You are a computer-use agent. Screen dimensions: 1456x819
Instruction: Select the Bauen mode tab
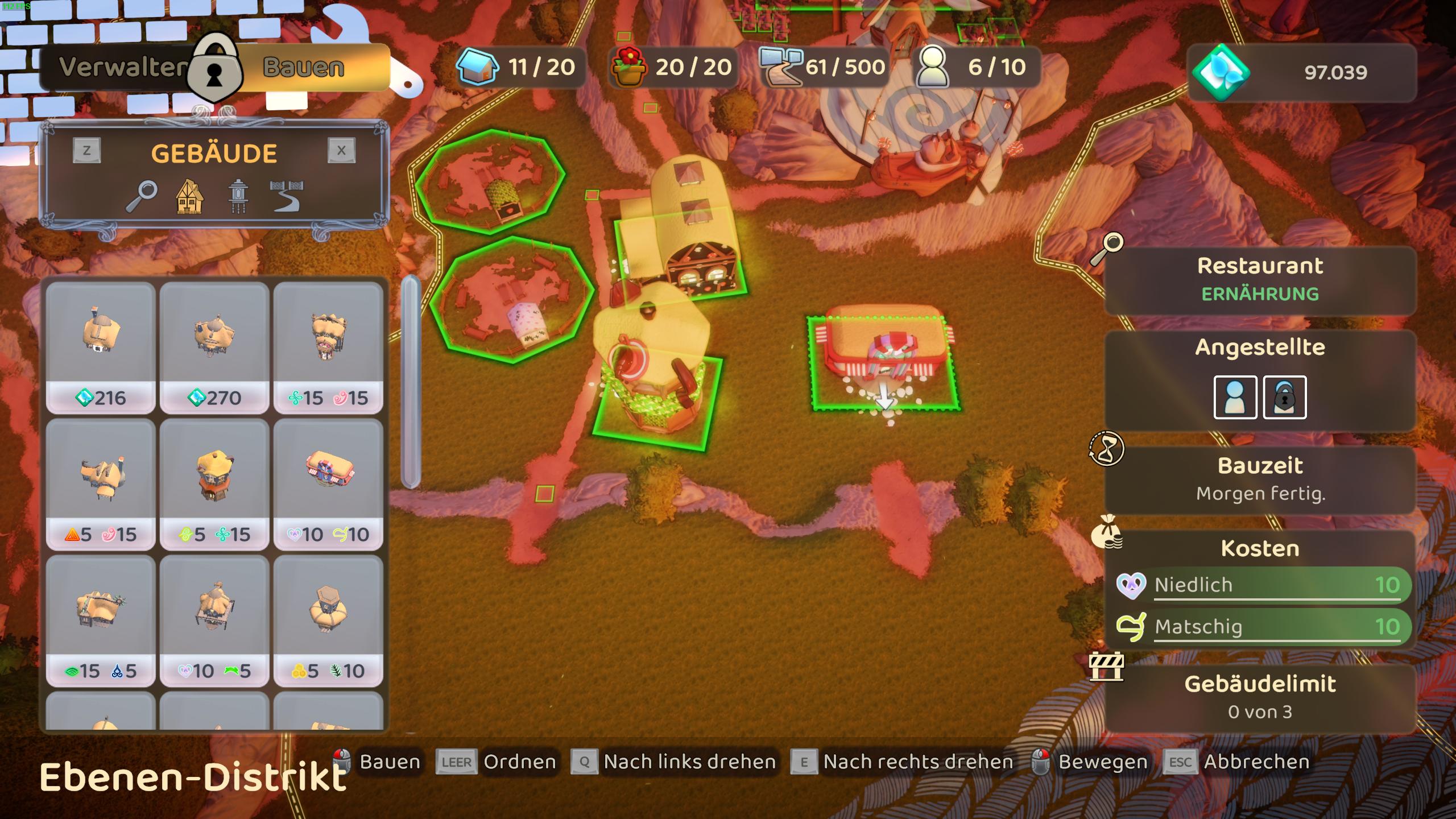[304, 68]
